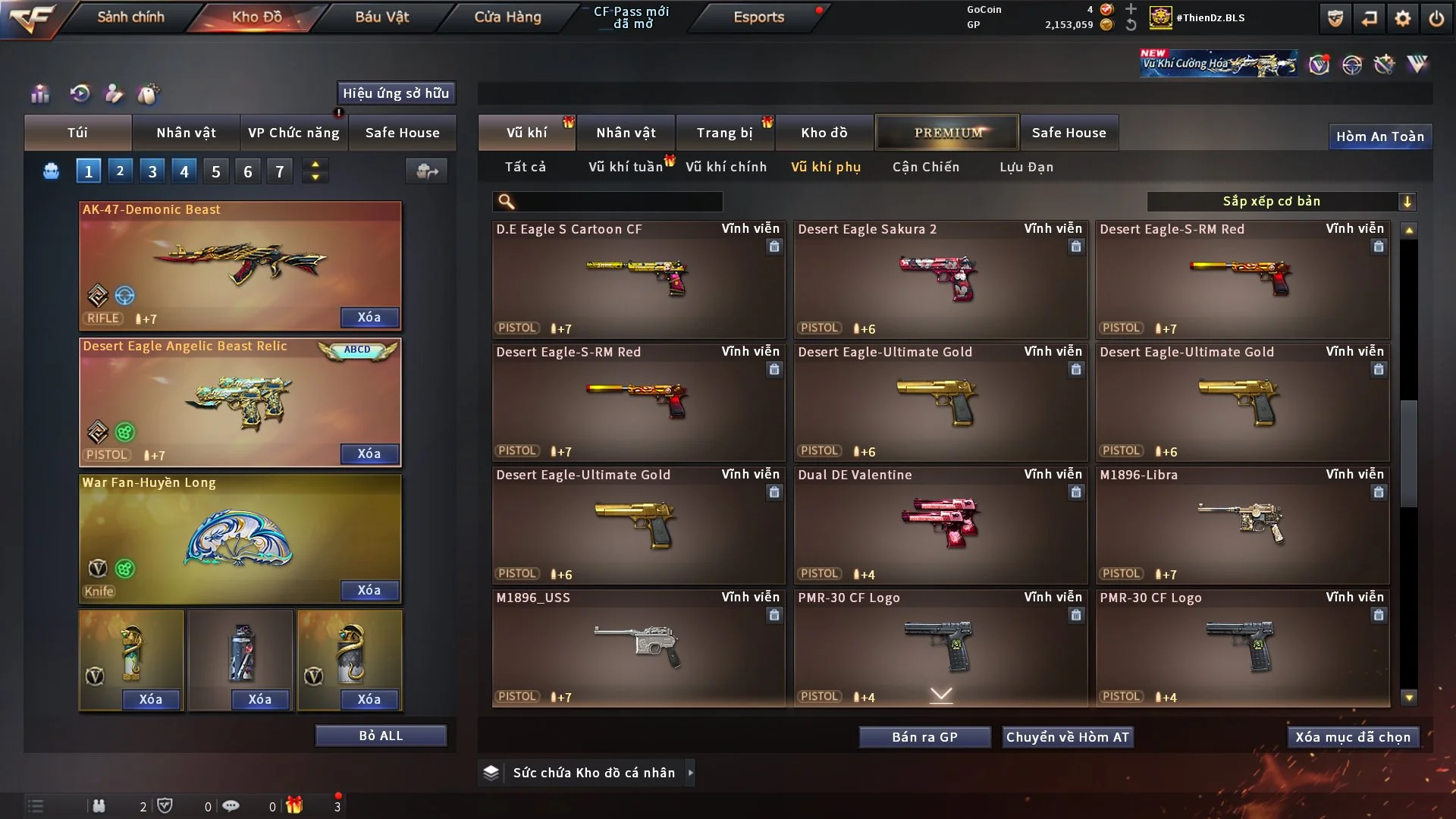Click Chuyển về Hòm AT button
1456x819 pixels.
pos(1068,737)
